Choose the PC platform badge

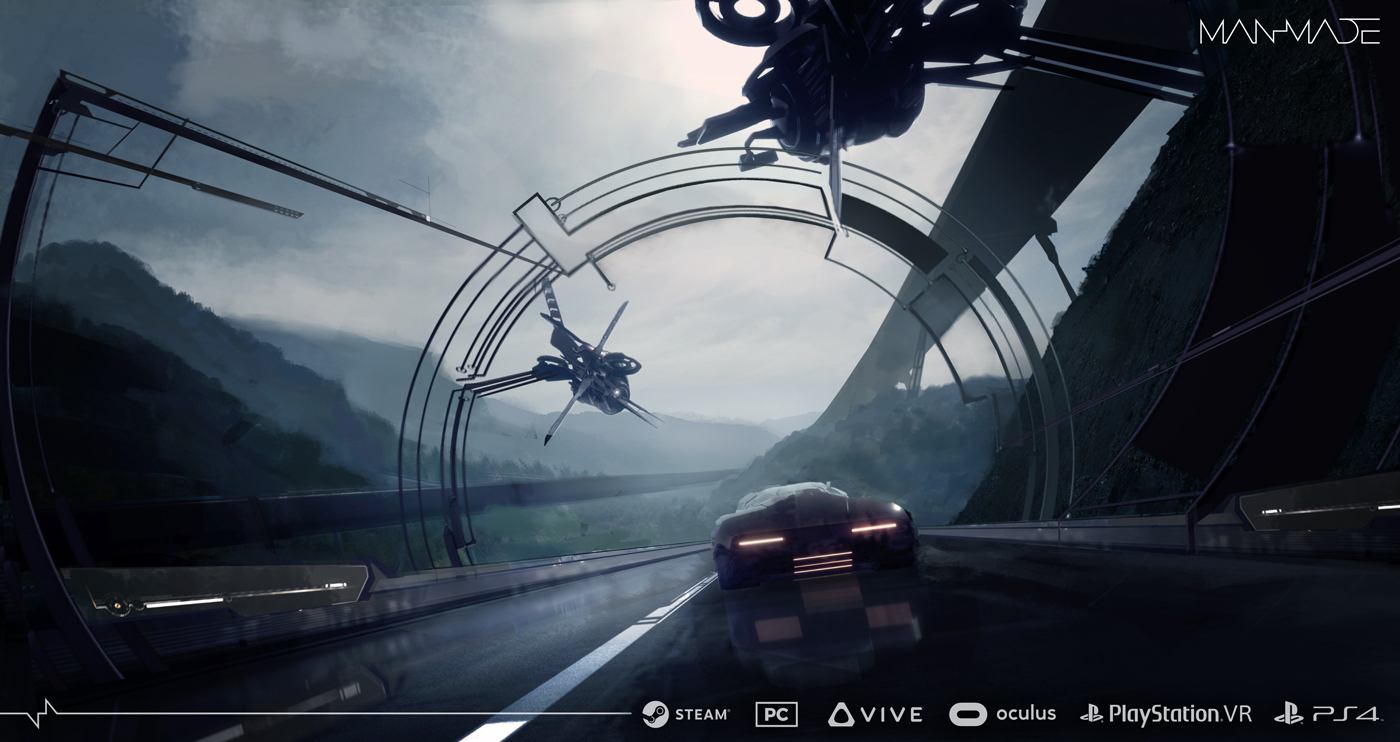pos(776,714)
